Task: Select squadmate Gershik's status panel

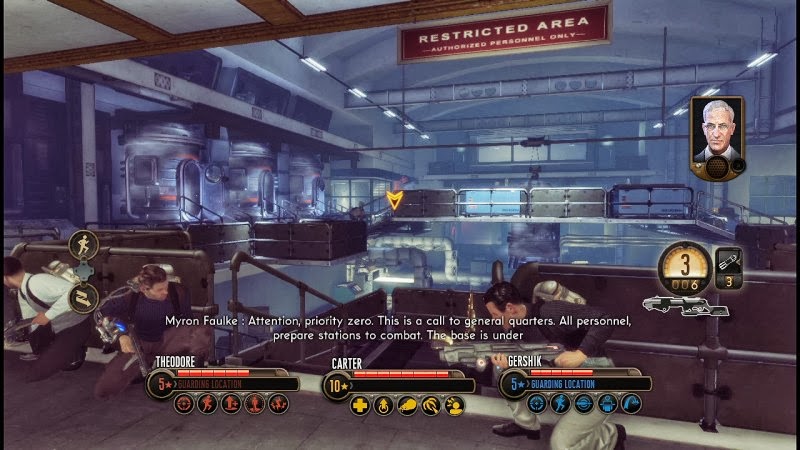Action: click(572, 381)
